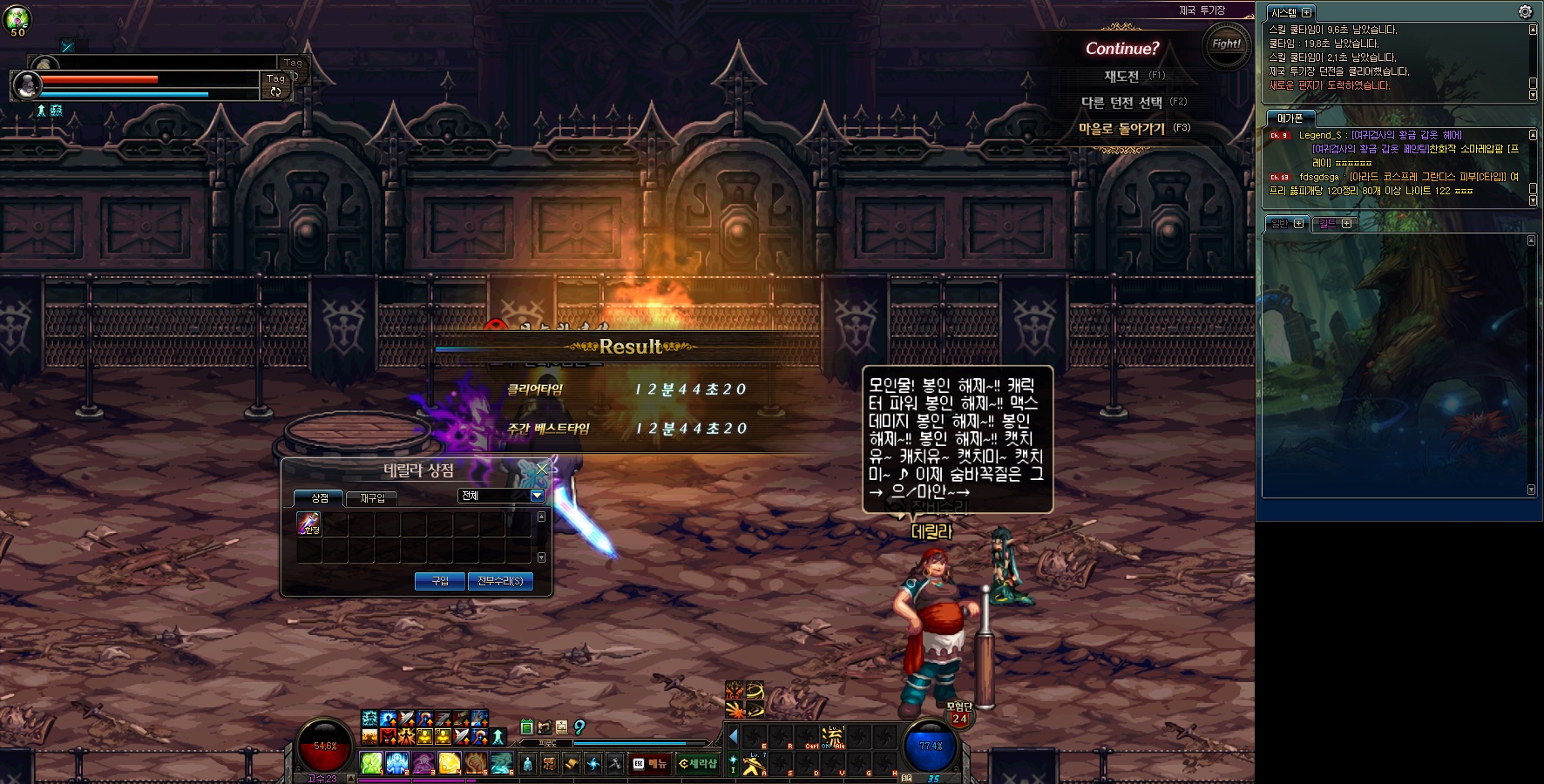Close the 데릴라 상점 shop window
Screen dimensions: 1544x784
pos(542,469)
